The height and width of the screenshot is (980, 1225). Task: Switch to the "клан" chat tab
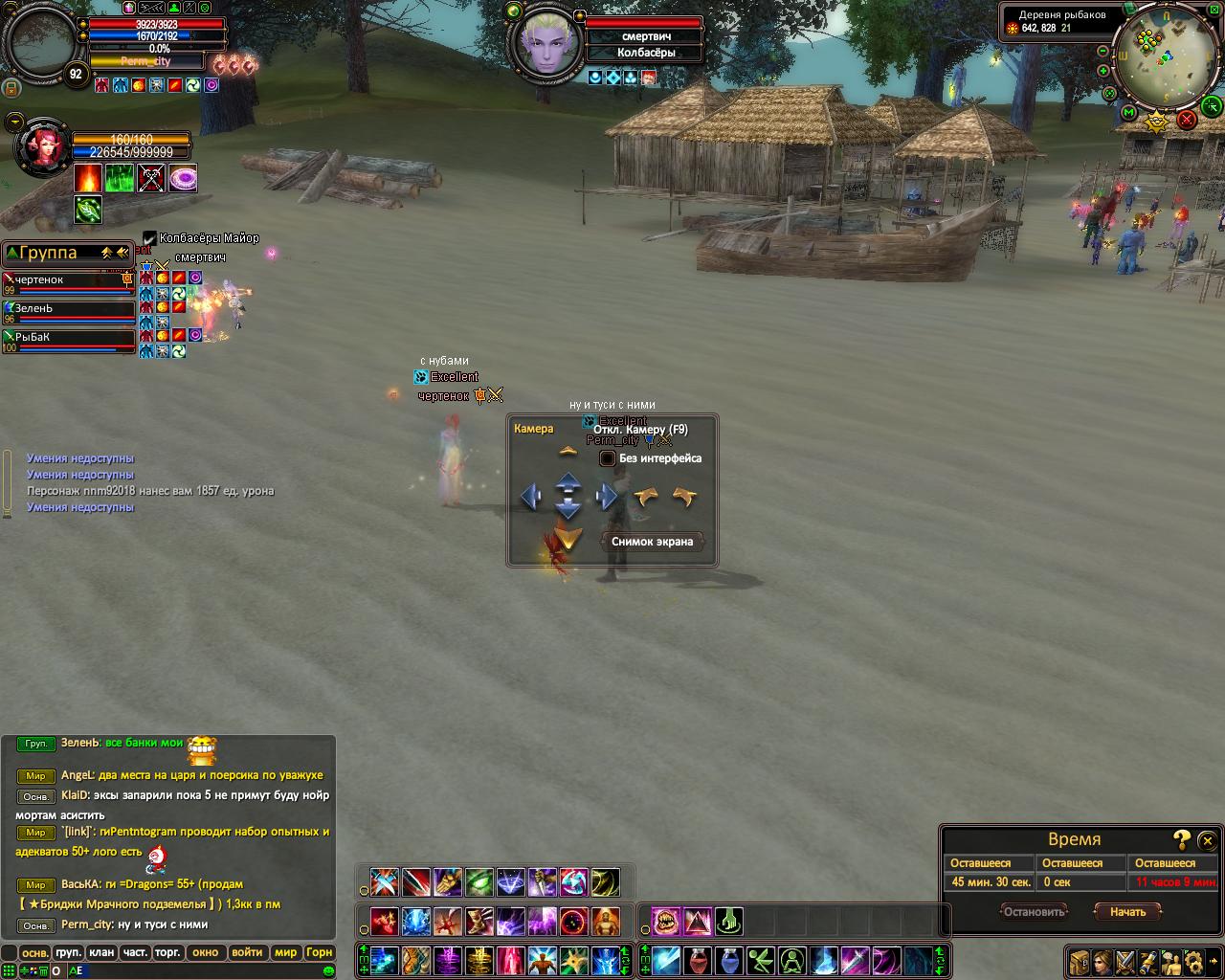100,952
